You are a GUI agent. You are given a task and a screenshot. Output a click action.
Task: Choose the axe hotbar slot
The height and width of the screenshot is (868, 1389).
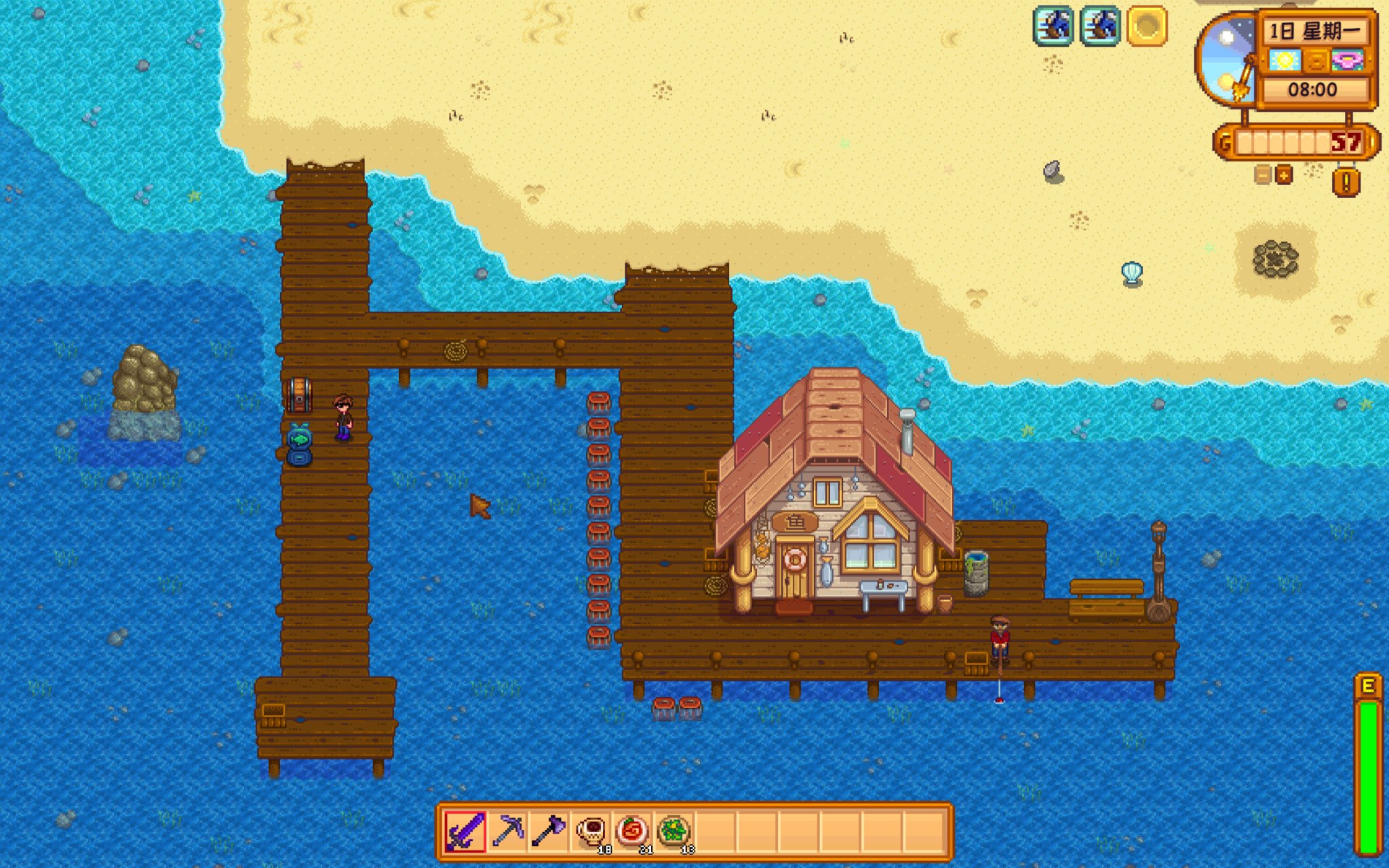549,831
